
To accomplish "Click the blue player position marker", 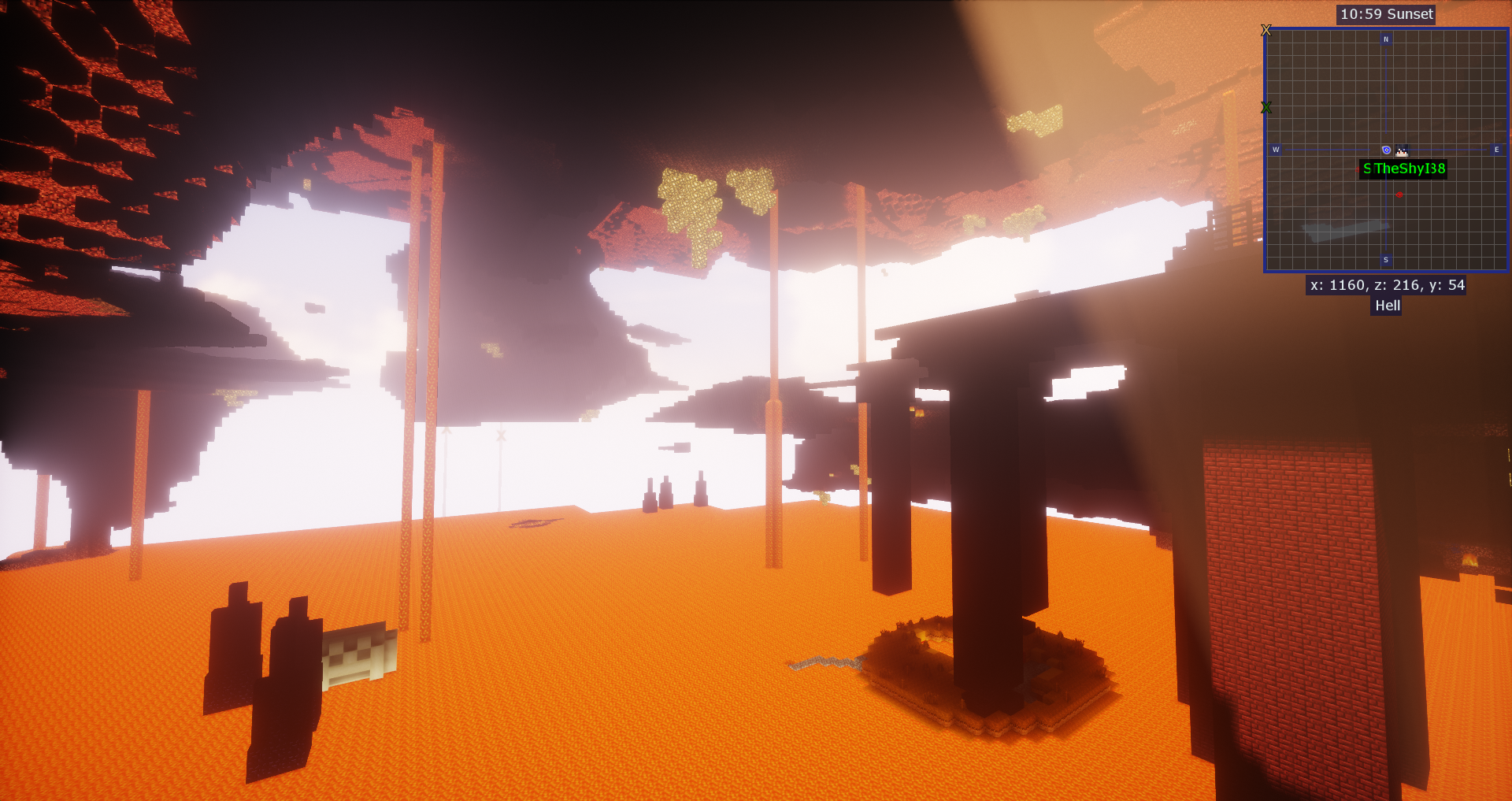I will click(1386, 150).
